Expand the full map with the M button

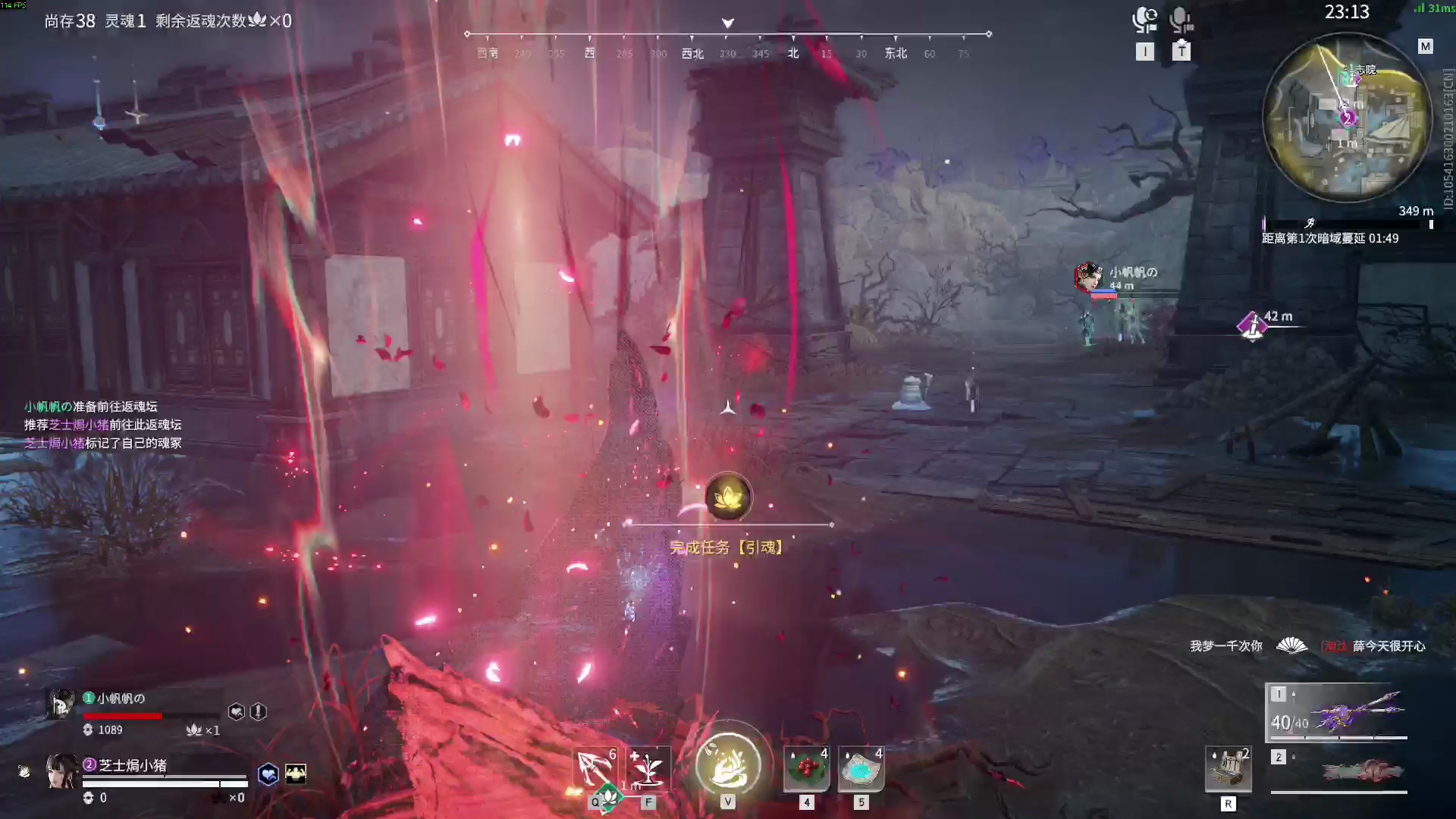pyautogui.click(x=1423, y=45)
